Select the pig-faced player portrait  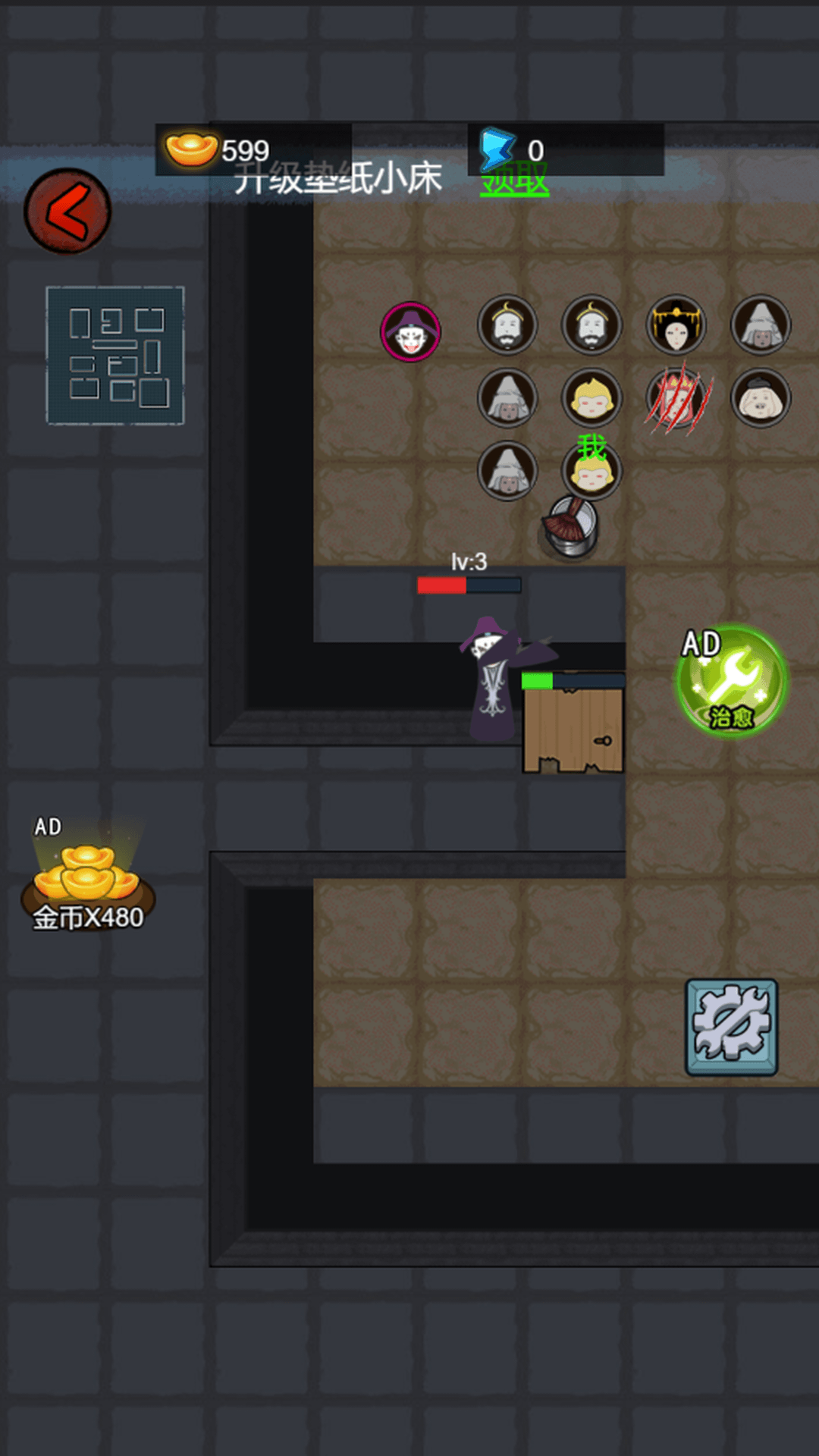(761, 398)
